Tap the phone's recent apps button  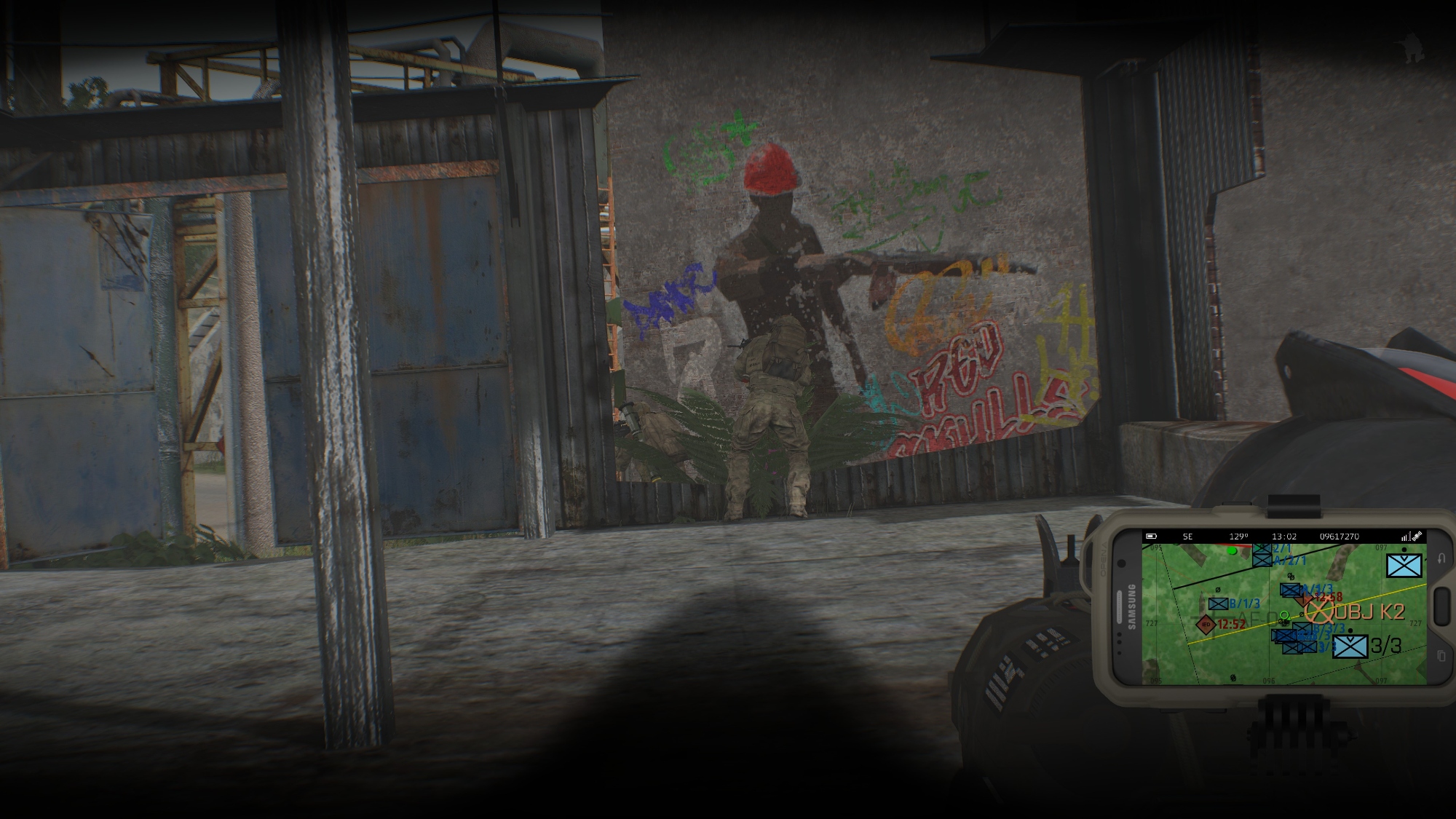pyautogui.click(x=1440, y=657)
